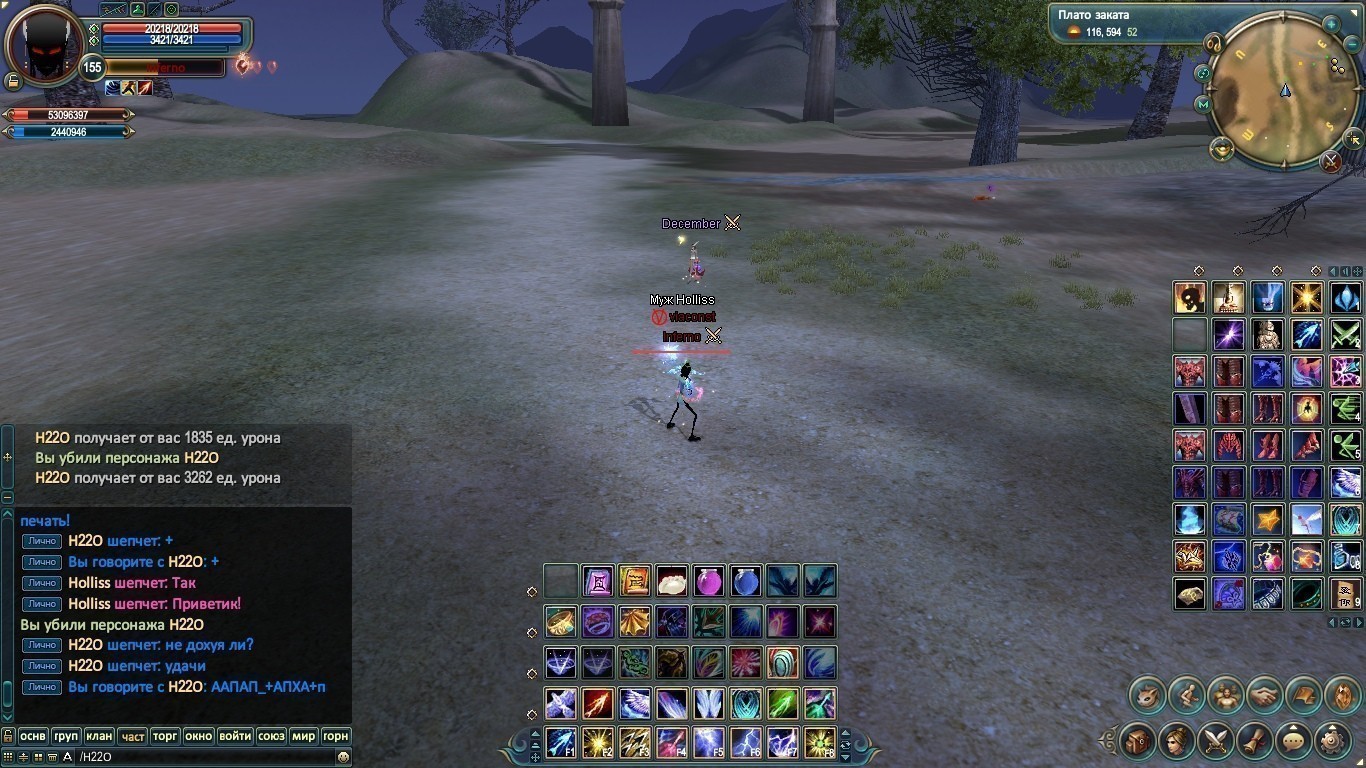The image size is (1366, 768).
Task: Toggle PvP mode with the crossed swords button
Action: (x=1330, y=161)
